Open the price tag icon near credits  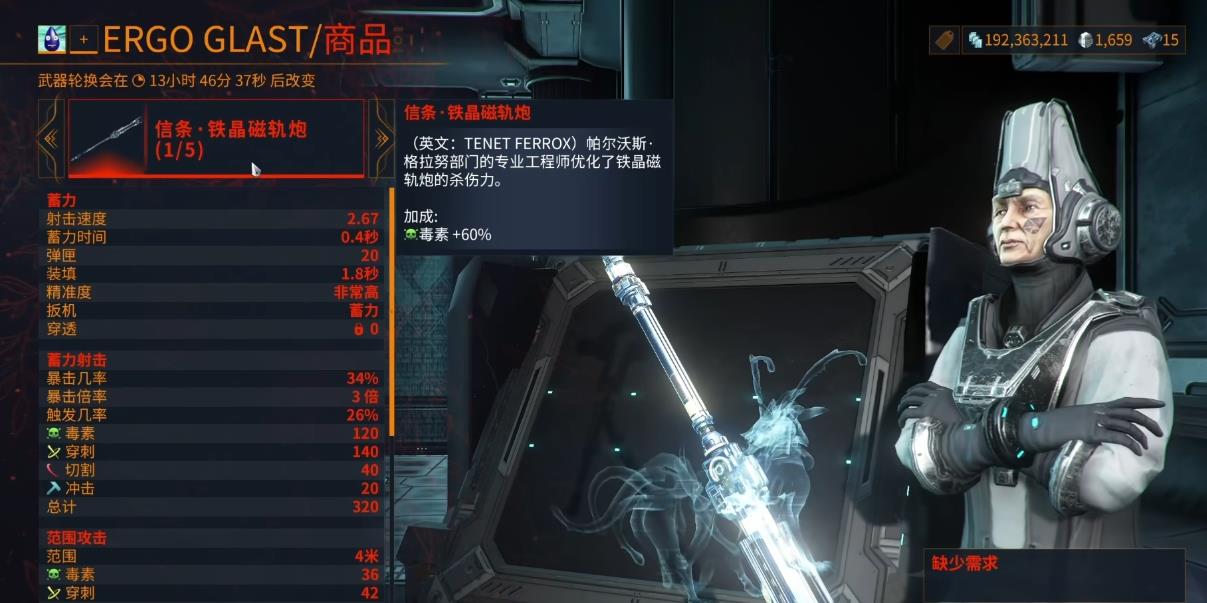pos(943,40)
